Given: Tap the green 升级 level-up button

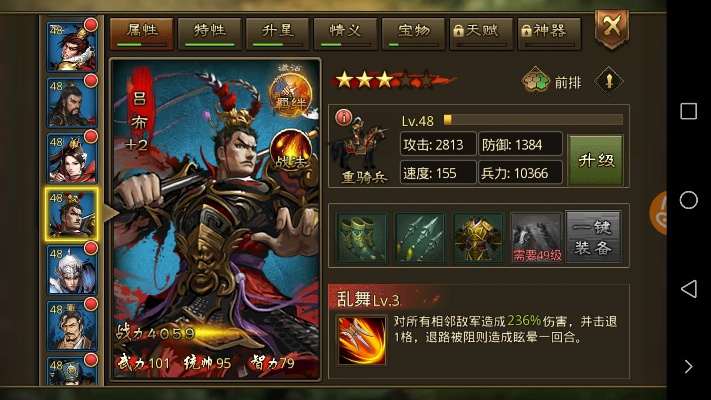Looking at the screenshot, I should click(x=596, y=159).
